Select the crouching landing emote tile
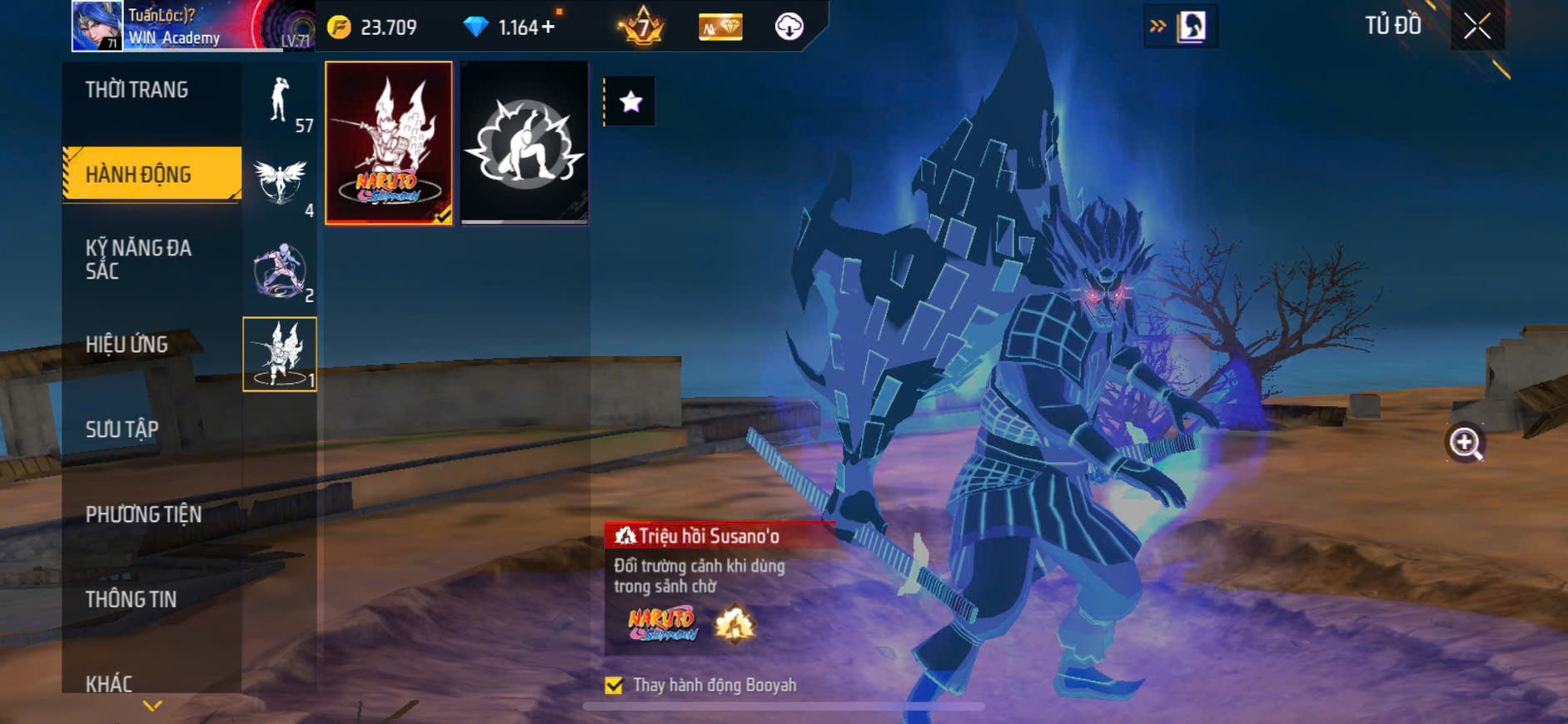Image resolution: width=1568 pixels, height=724 pixels. pyautogui.click(x=525, y=142)
